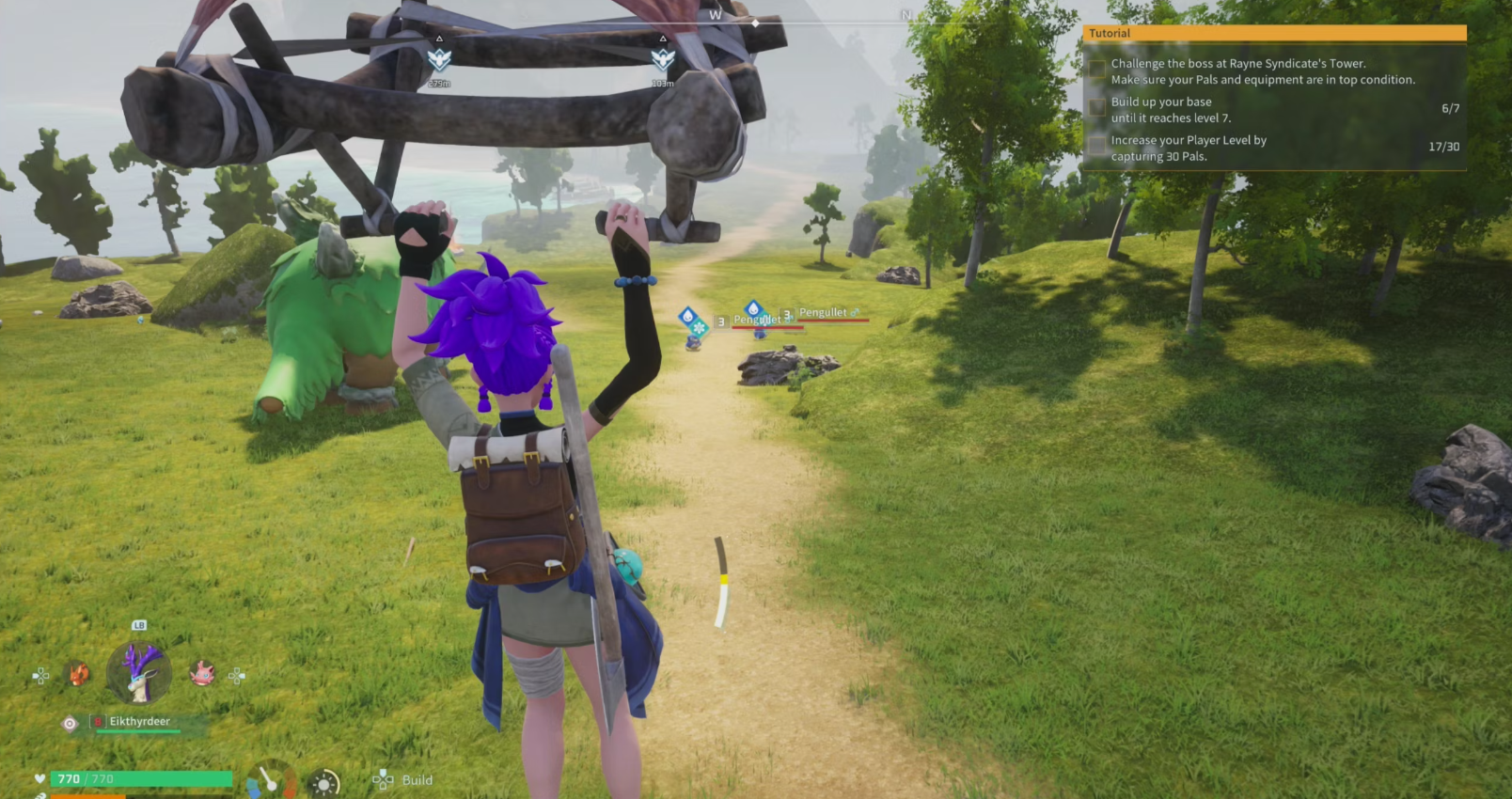
Task: Click the Eikthyrdeer name plate
Action: pos(140,722)
